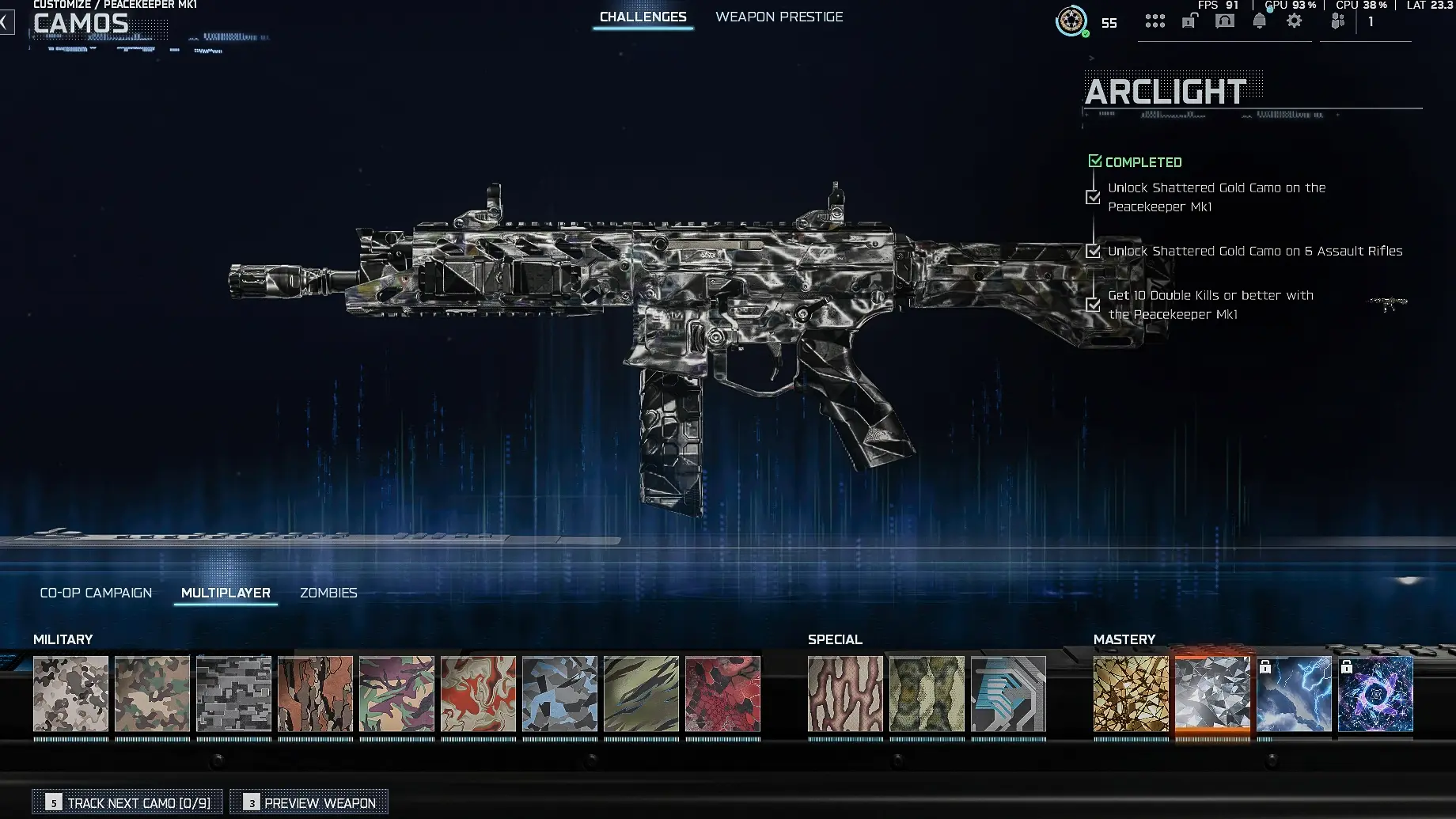
Task: Open the Weapon Prestige tab
Action: point(779,16)
